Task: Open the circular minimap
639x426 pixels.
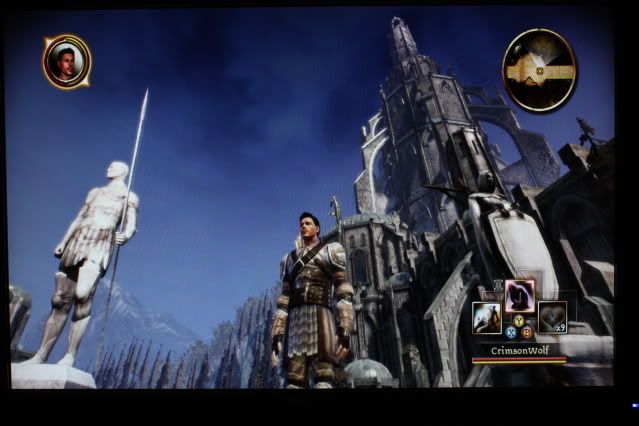Action: coord(539,69)
